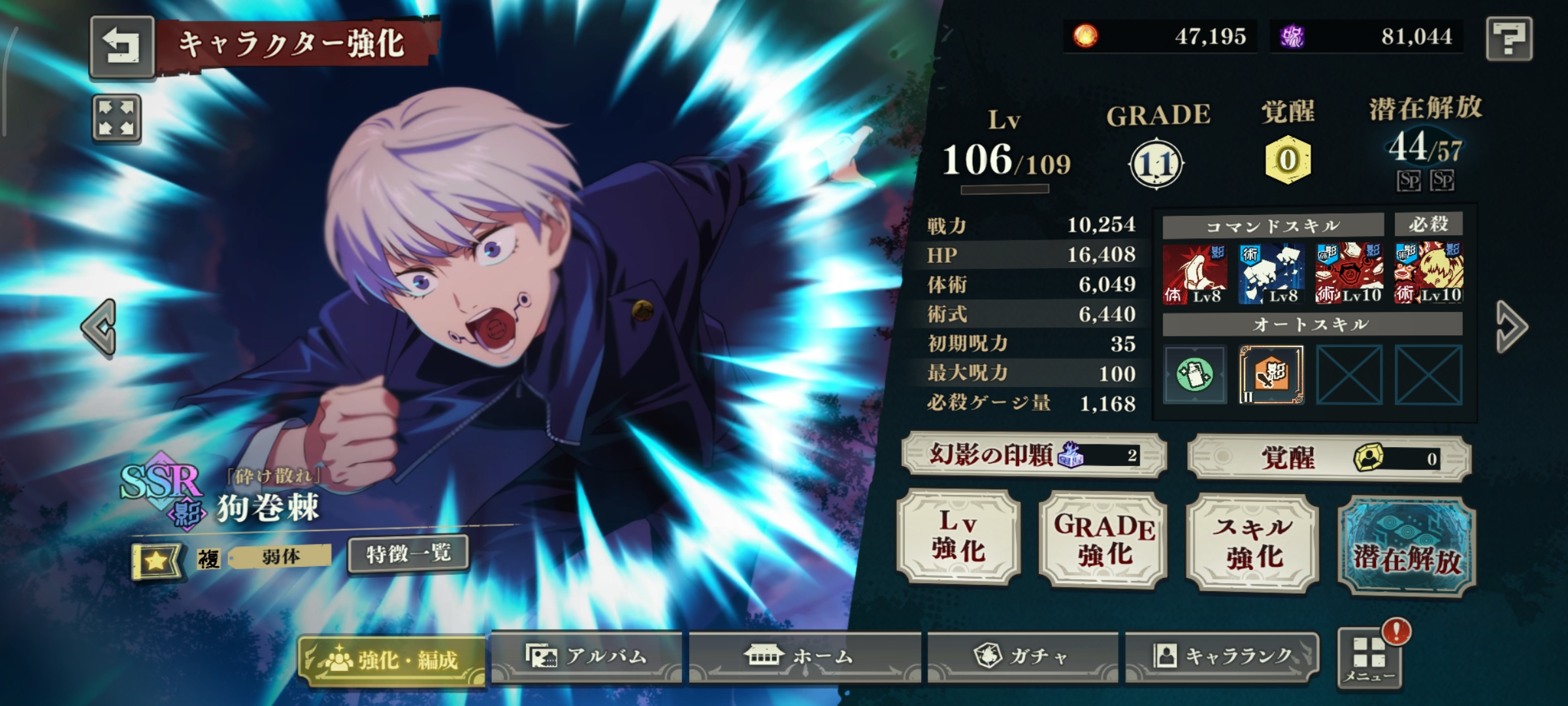The image size is (1568, 706).
Task: Expand character art to fullscreen view
Action: coord(116,119)
